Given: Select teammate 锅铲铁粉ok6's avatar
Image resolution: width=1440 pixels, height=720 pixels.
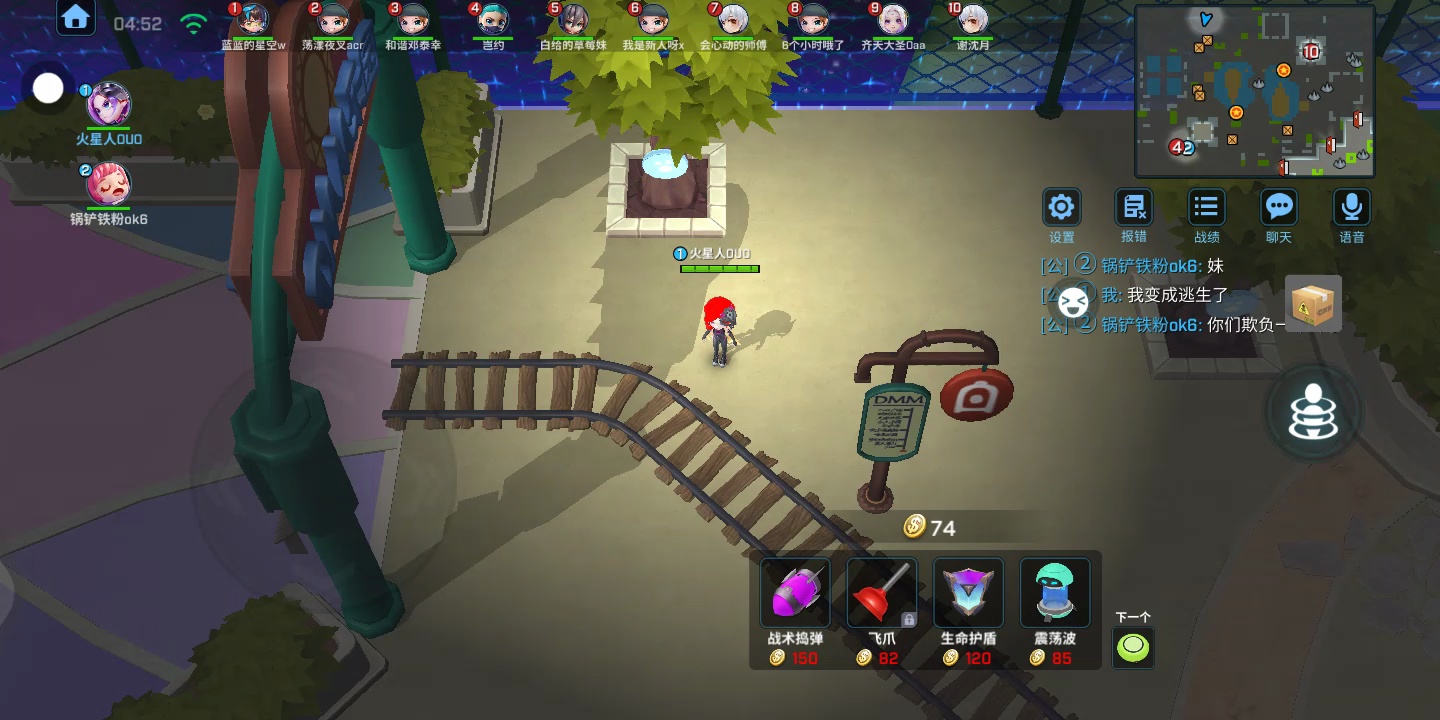Looking at the screenshot, I should point(108,184).
